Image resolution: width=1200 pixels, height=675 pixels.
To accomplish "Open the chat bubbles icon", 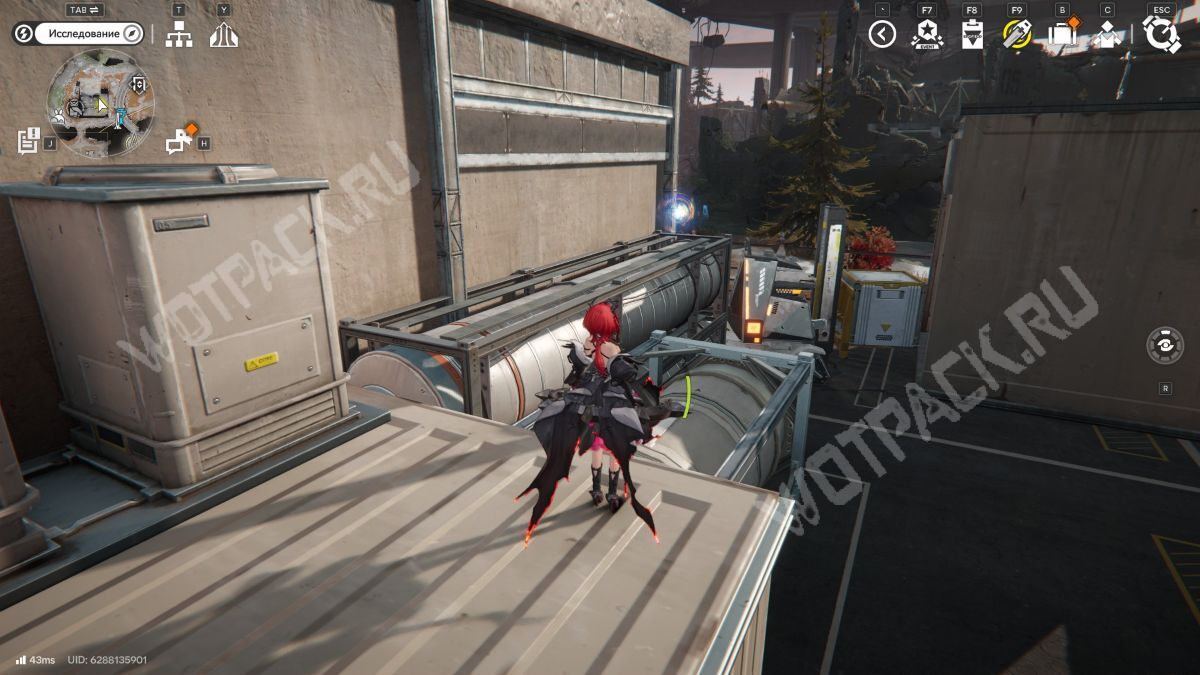I will point(179,142).
